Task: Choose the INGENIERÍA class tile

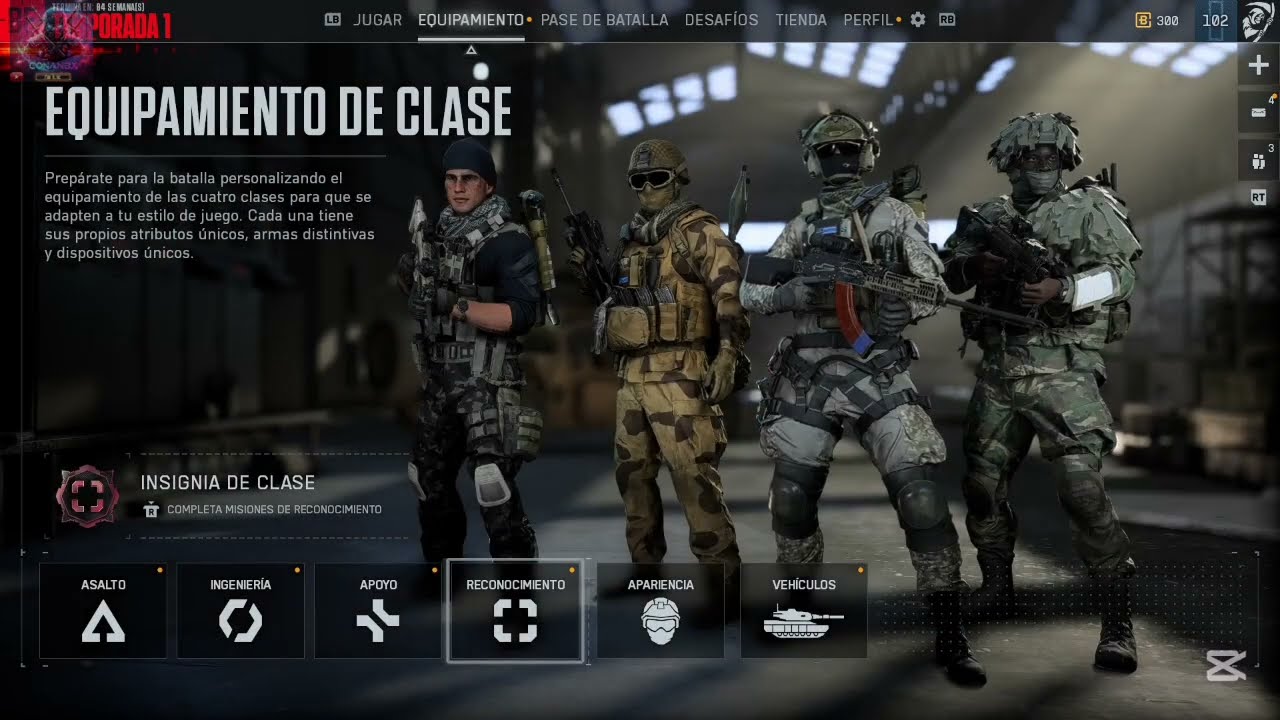Action: tap(240, 610)
